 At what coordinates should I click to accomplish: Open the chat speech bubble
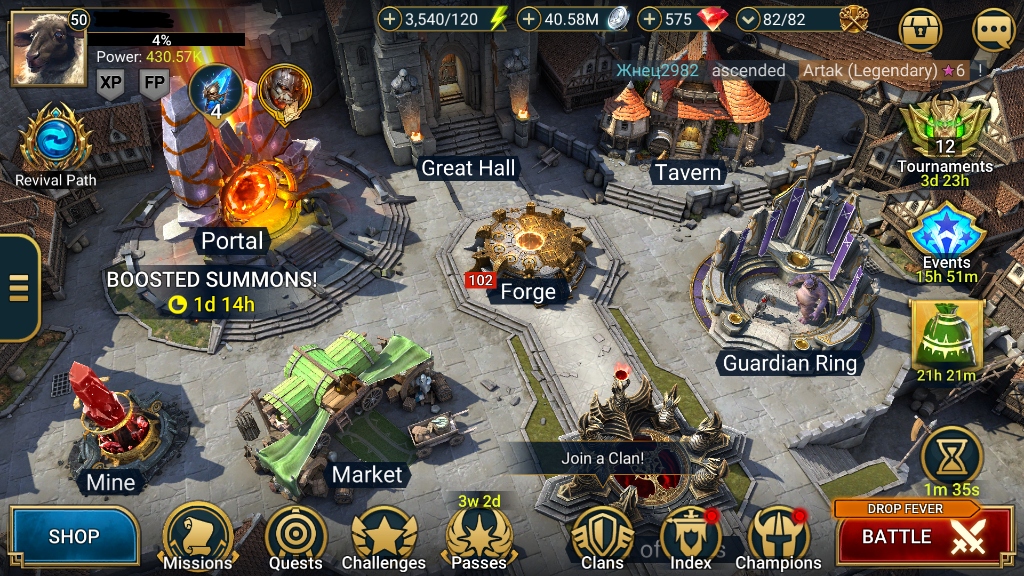993,30
